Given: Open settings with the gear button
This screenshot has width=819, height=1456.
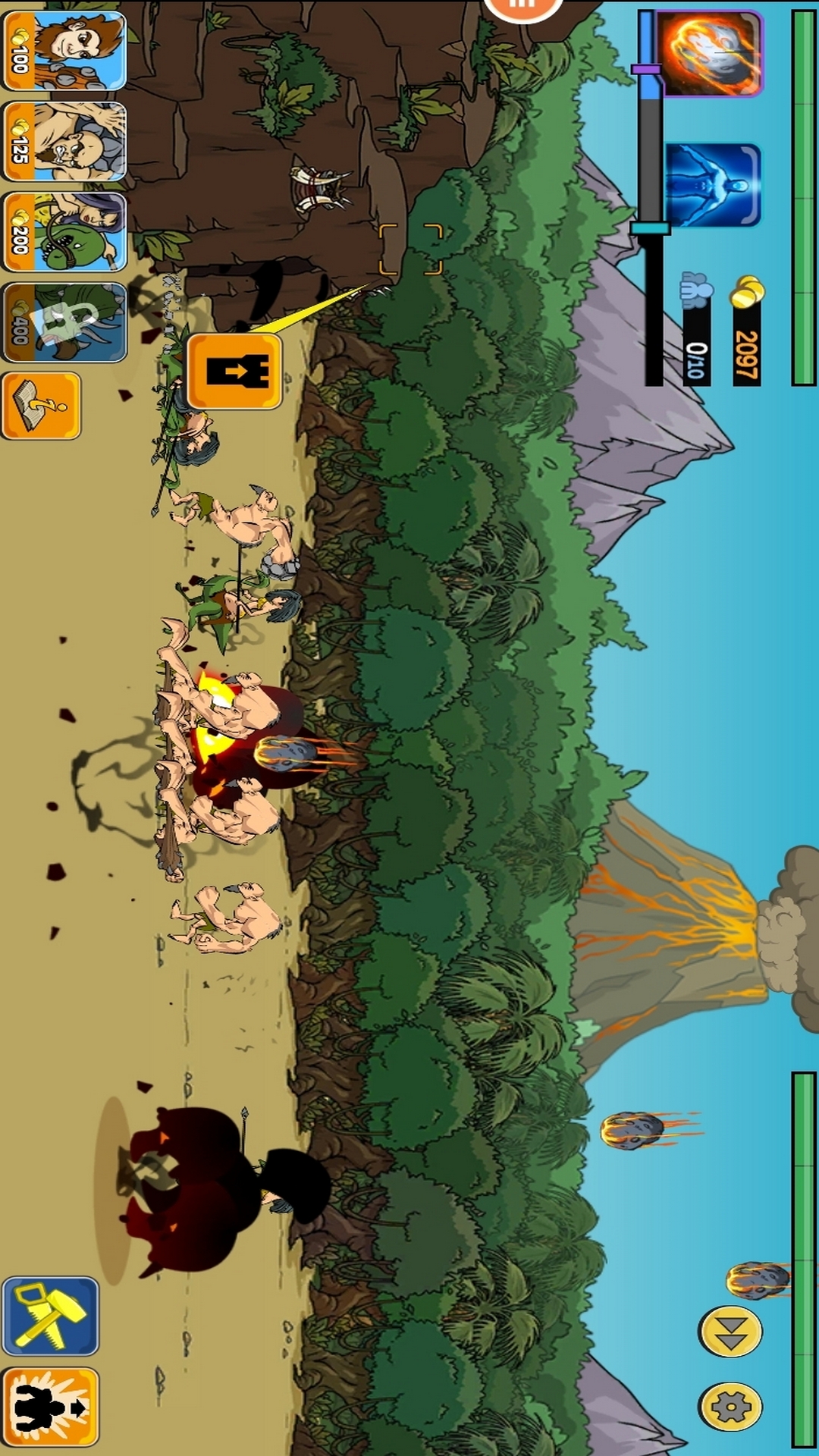Looking at the screenshot, I should [x=731, y=1407].
